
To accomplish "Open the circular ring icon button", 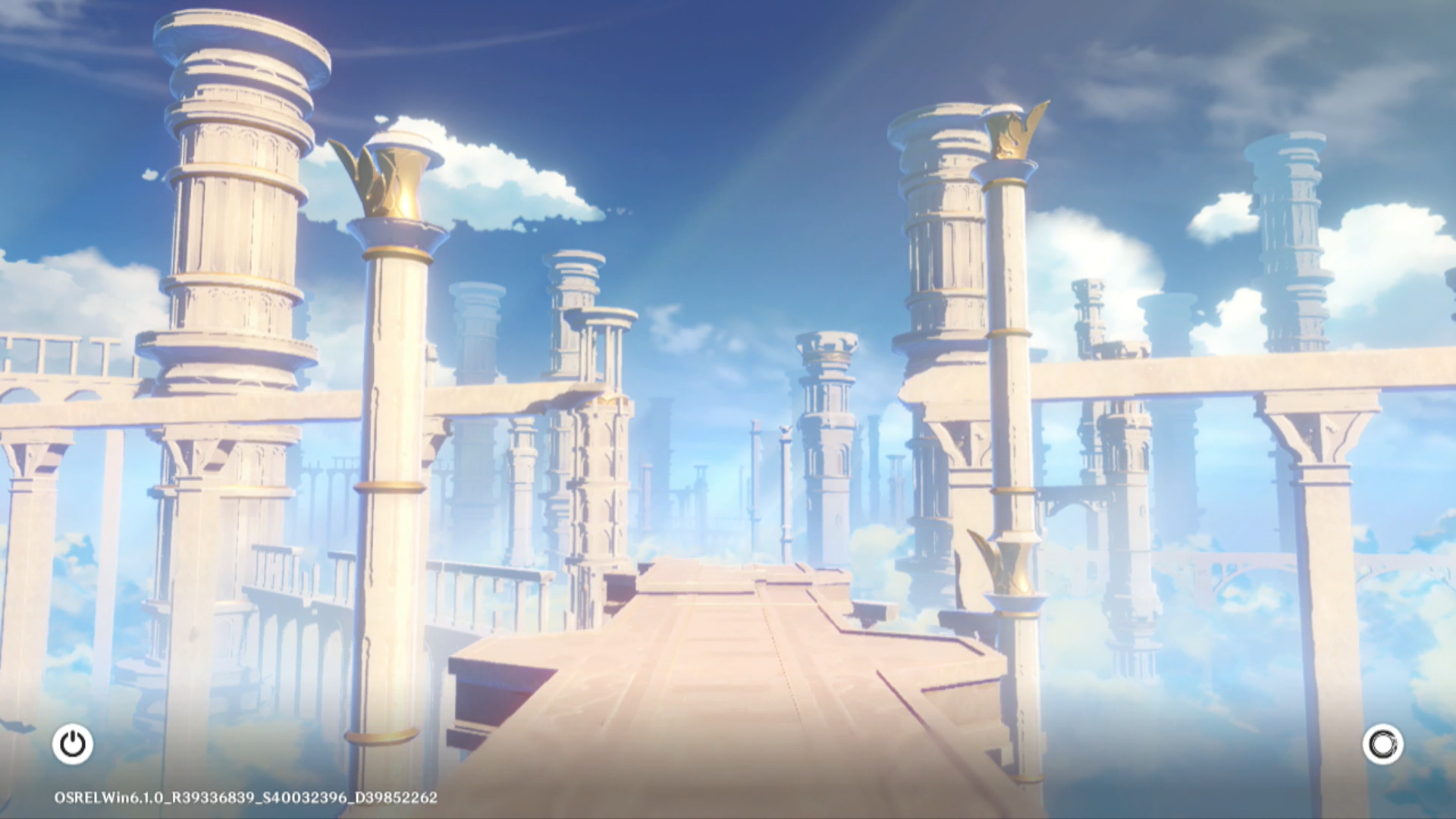I will point(1382,744).
